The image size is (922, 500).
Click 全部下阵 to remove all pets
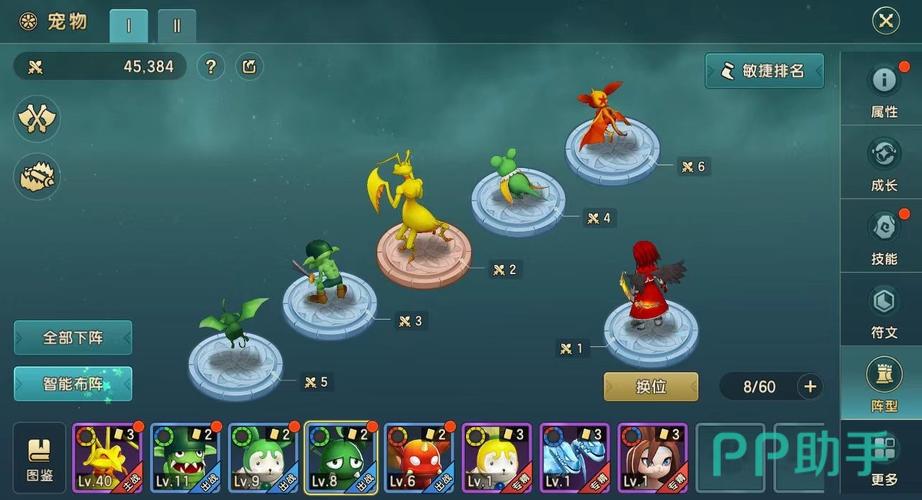(73, 337)
